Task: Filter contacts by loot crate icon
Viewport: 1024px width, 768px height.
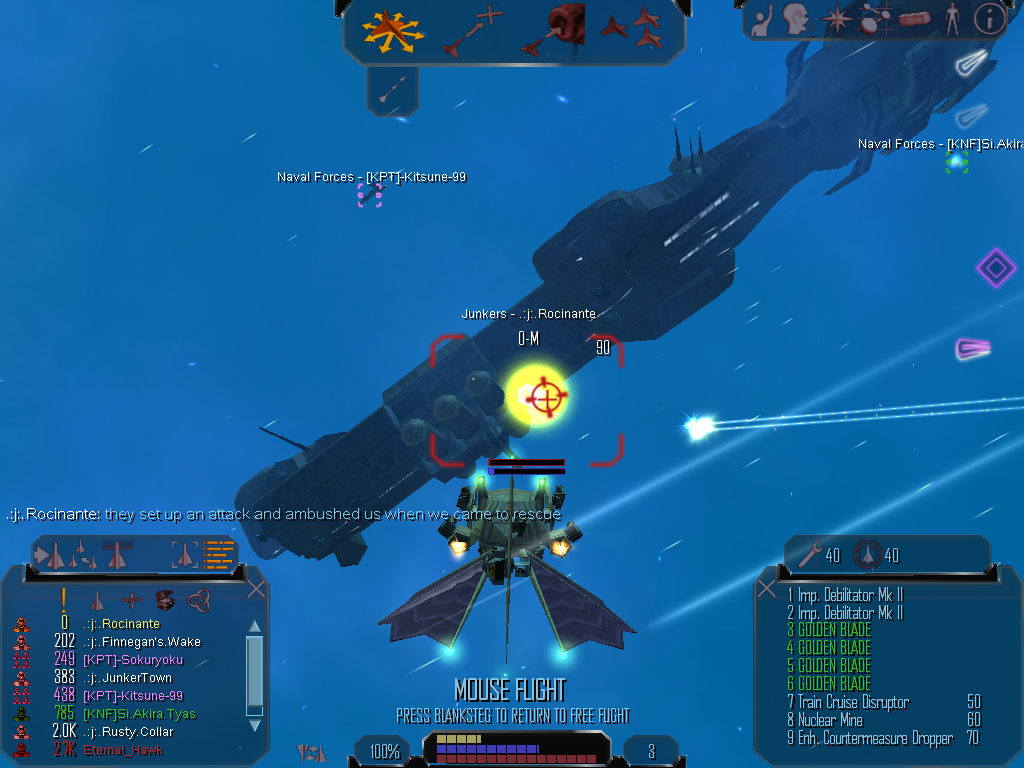Action: pos(164,600)
